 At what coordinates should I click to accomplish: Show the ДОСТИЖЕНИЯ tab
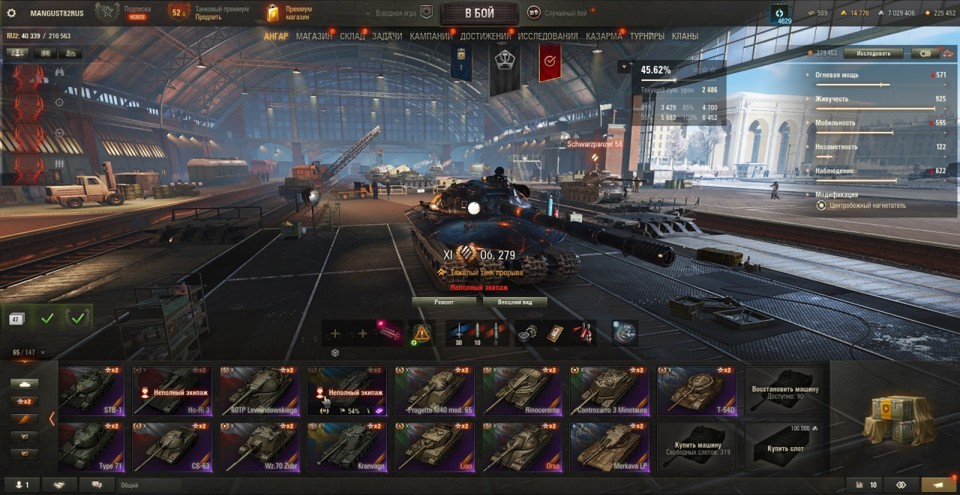486,37
